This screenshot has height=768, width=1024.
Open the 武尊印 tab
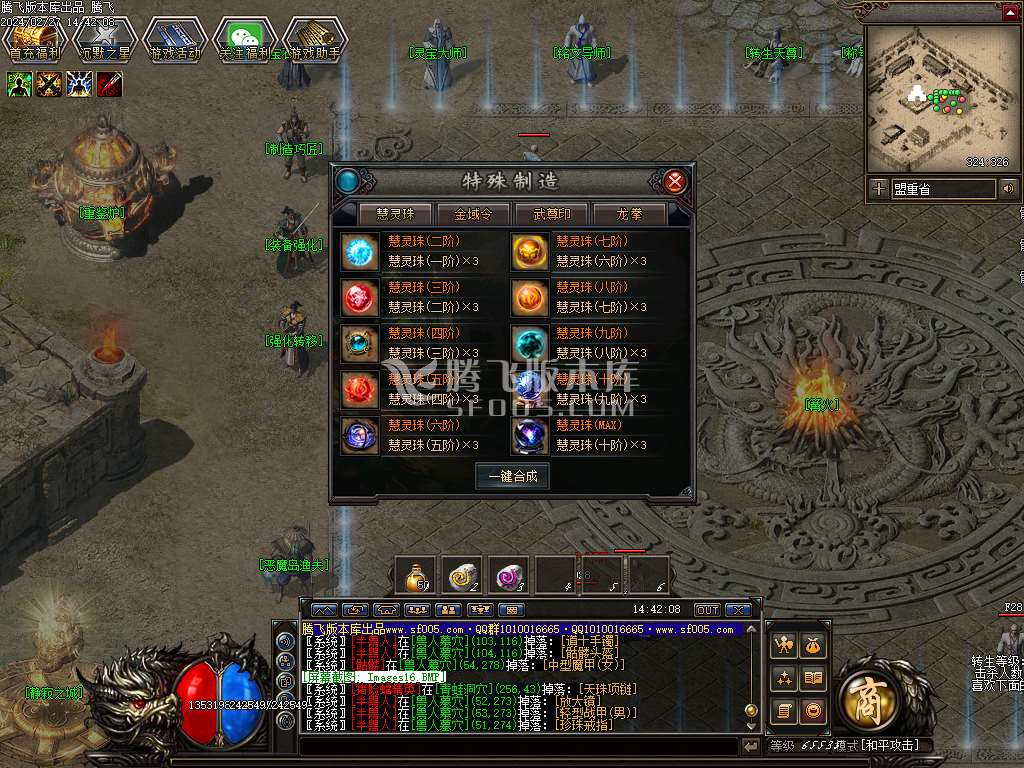pyautogui.click(x=551, y=214)
